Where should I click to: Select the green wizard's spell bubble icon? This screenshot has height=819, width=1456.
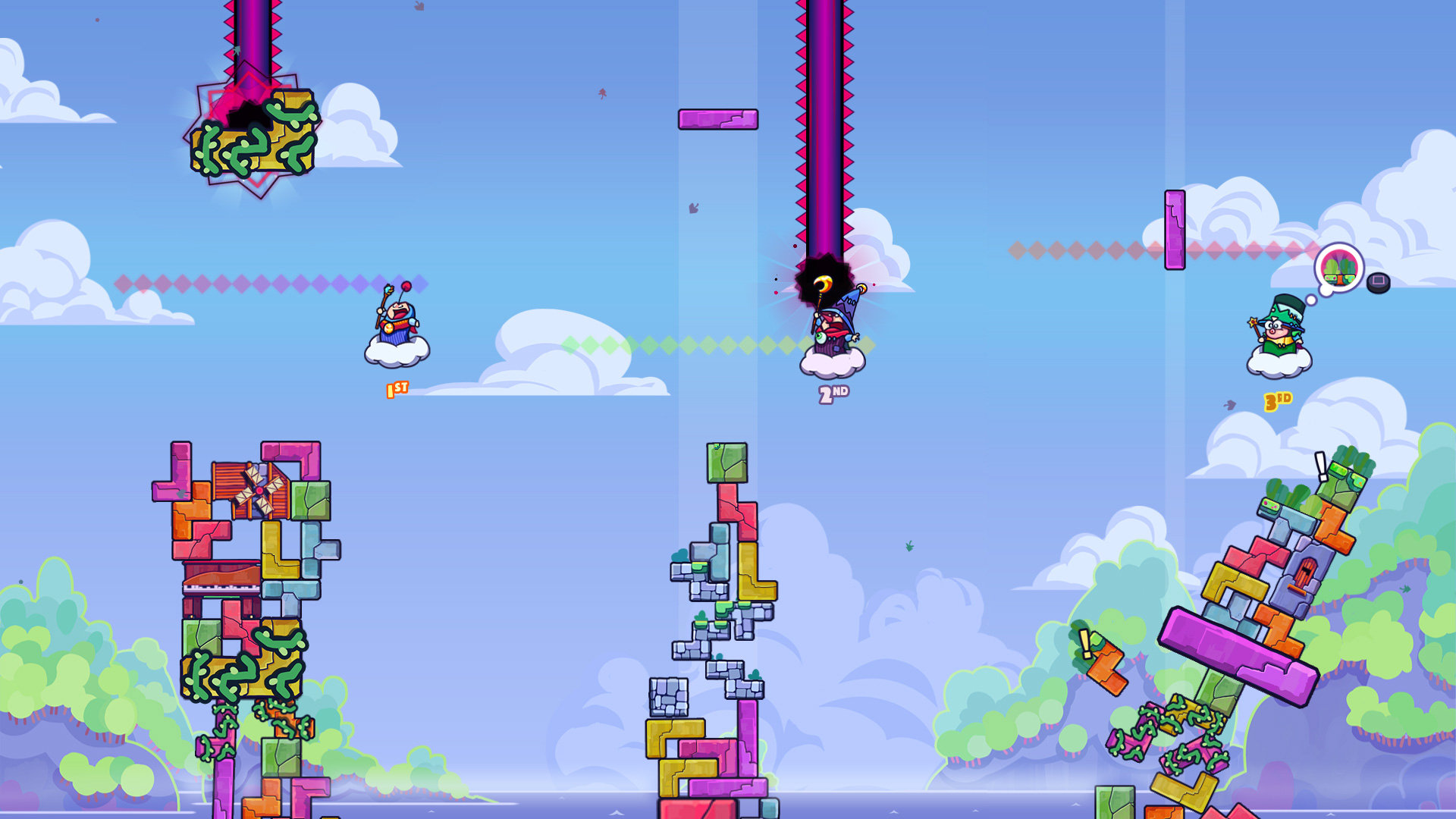coord(1339,268)
